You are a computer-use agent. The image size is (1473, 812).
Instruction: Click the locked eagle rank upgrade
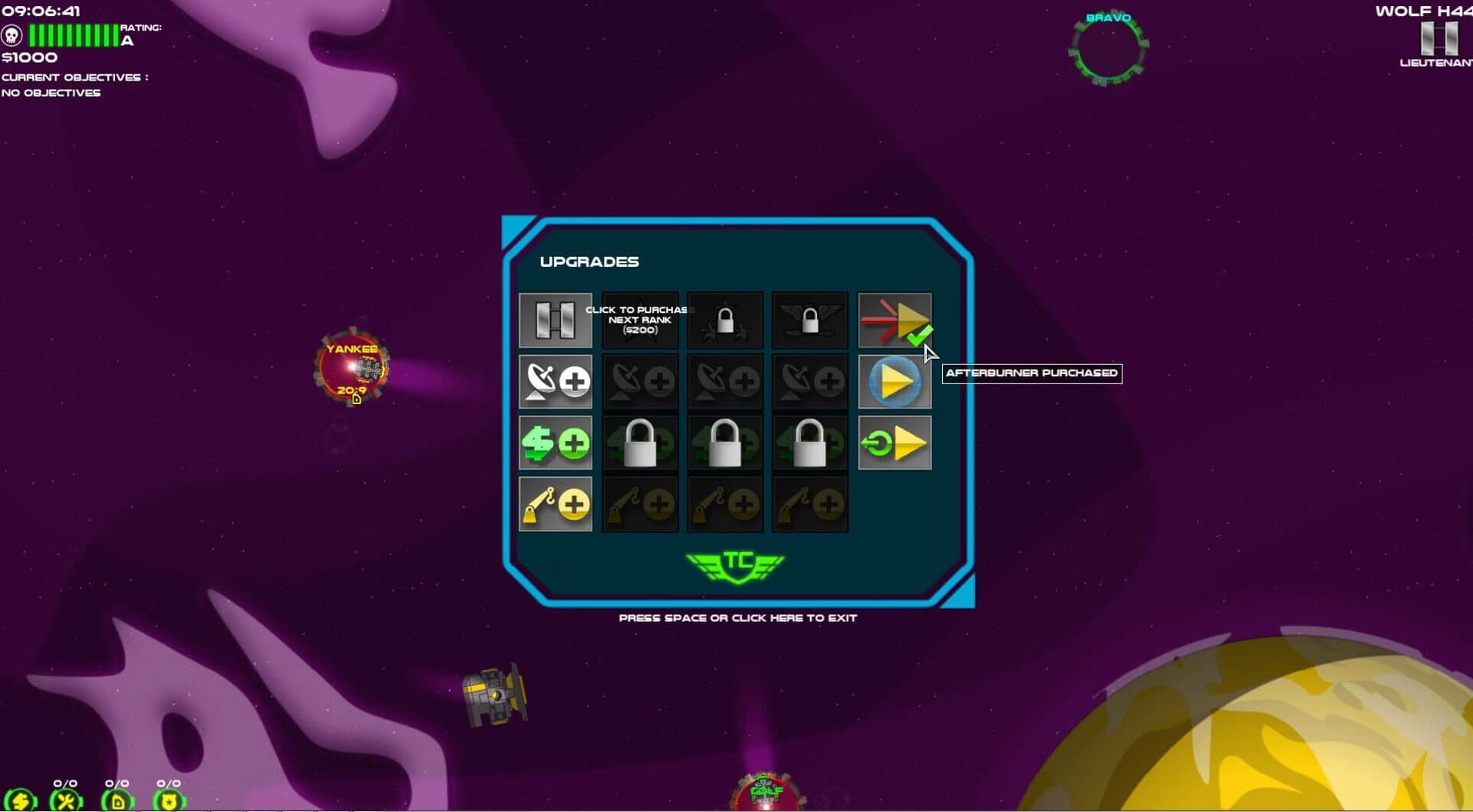809,320
